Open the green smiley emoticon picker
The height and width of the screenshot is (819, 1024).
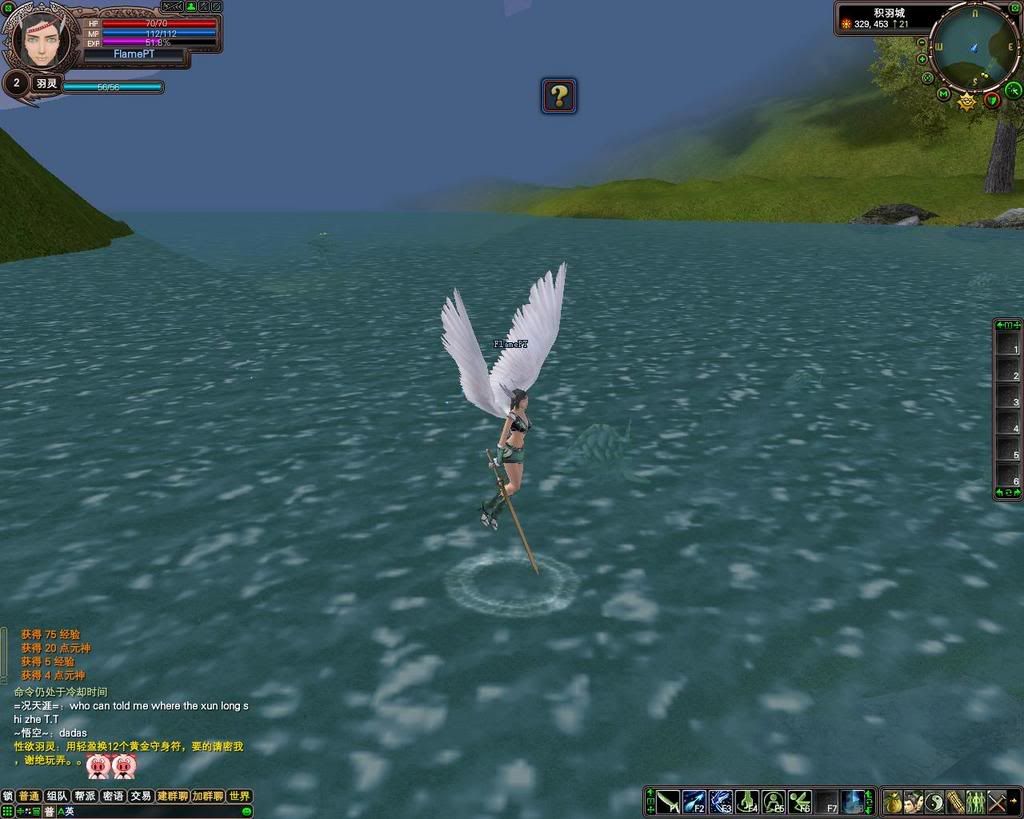[246, 811]
